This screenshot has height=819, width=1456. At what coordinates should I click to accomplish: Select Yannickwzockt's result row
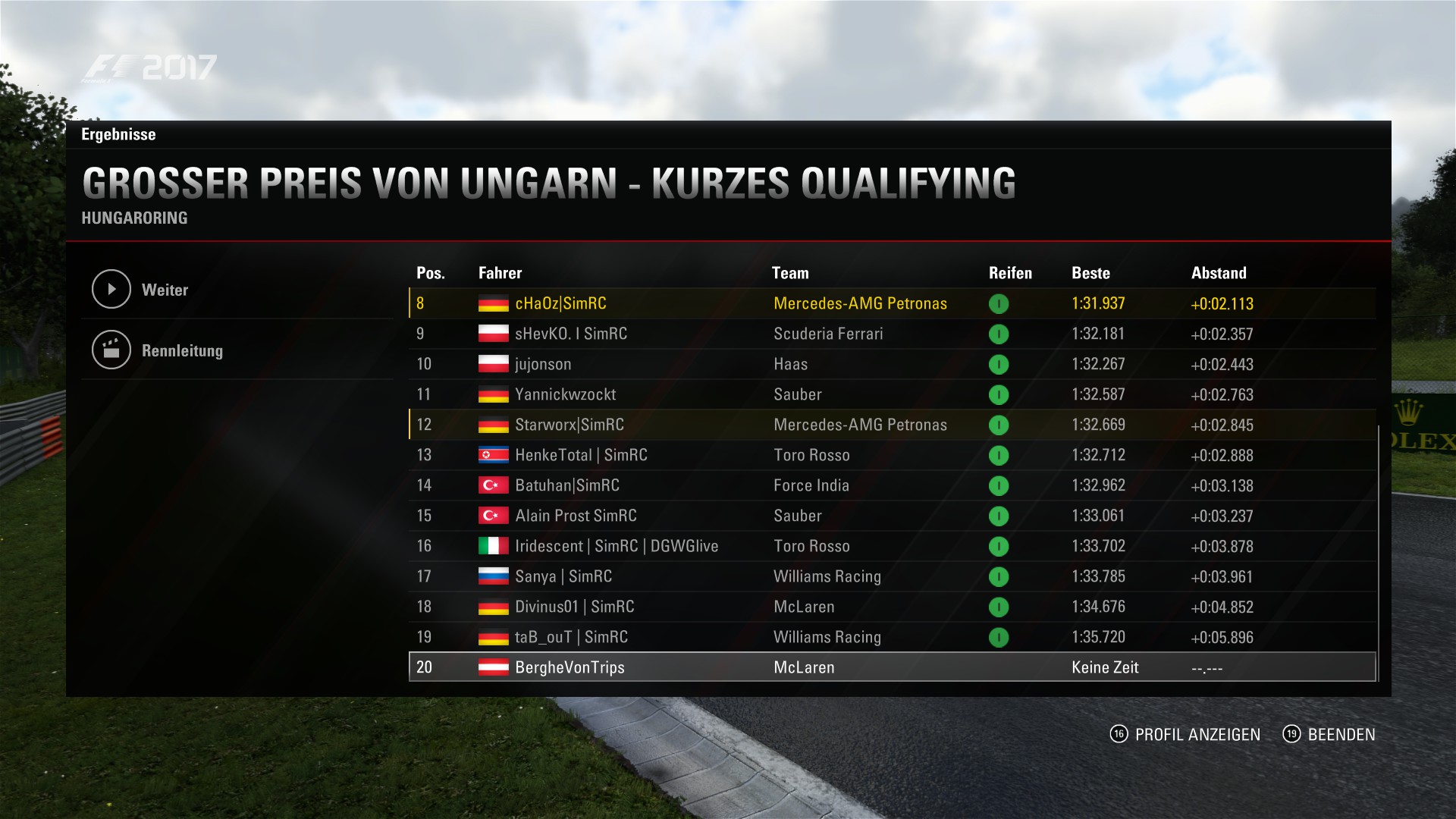pyautogui.click(x=565, y=394)
